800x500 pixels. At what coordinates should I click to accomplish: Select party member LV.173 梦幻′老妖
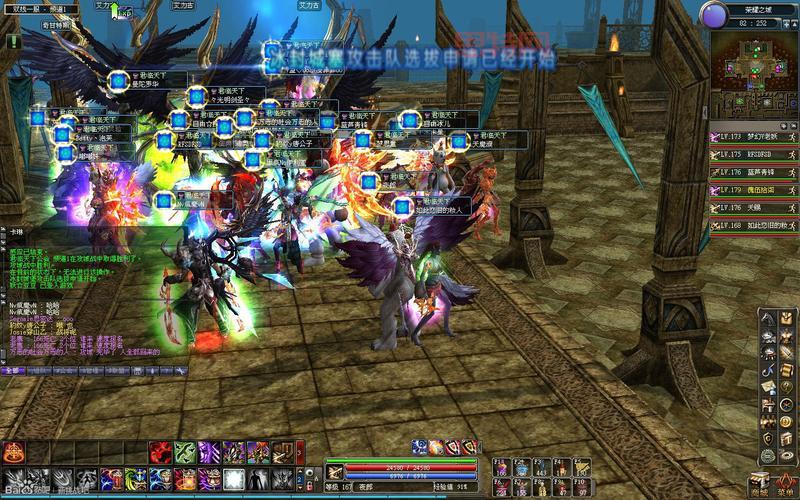754,136
